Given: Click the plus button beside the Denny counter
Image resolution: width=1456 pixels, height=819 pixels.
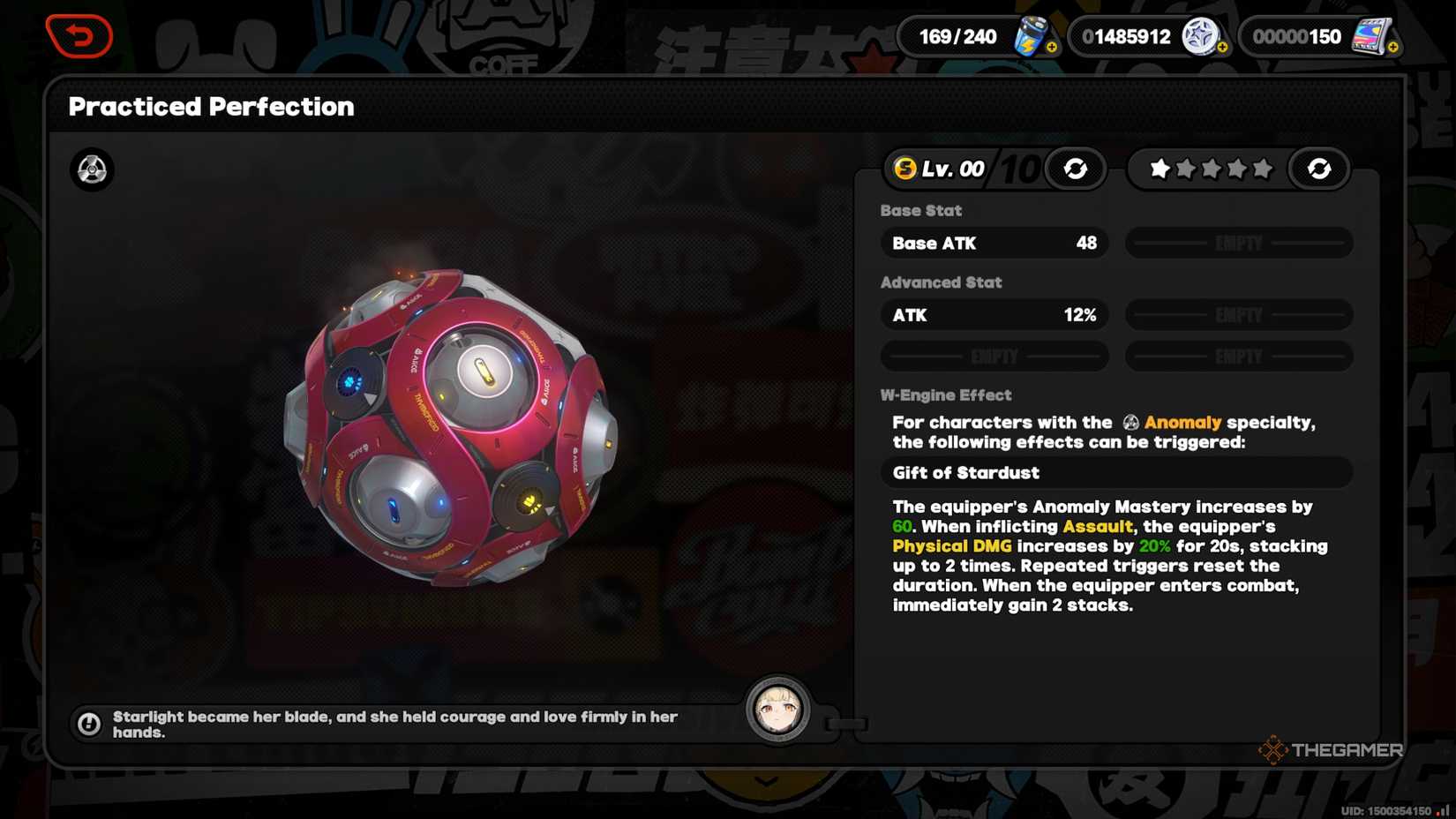Looking at the screenshot, I should click(1224, 46).
